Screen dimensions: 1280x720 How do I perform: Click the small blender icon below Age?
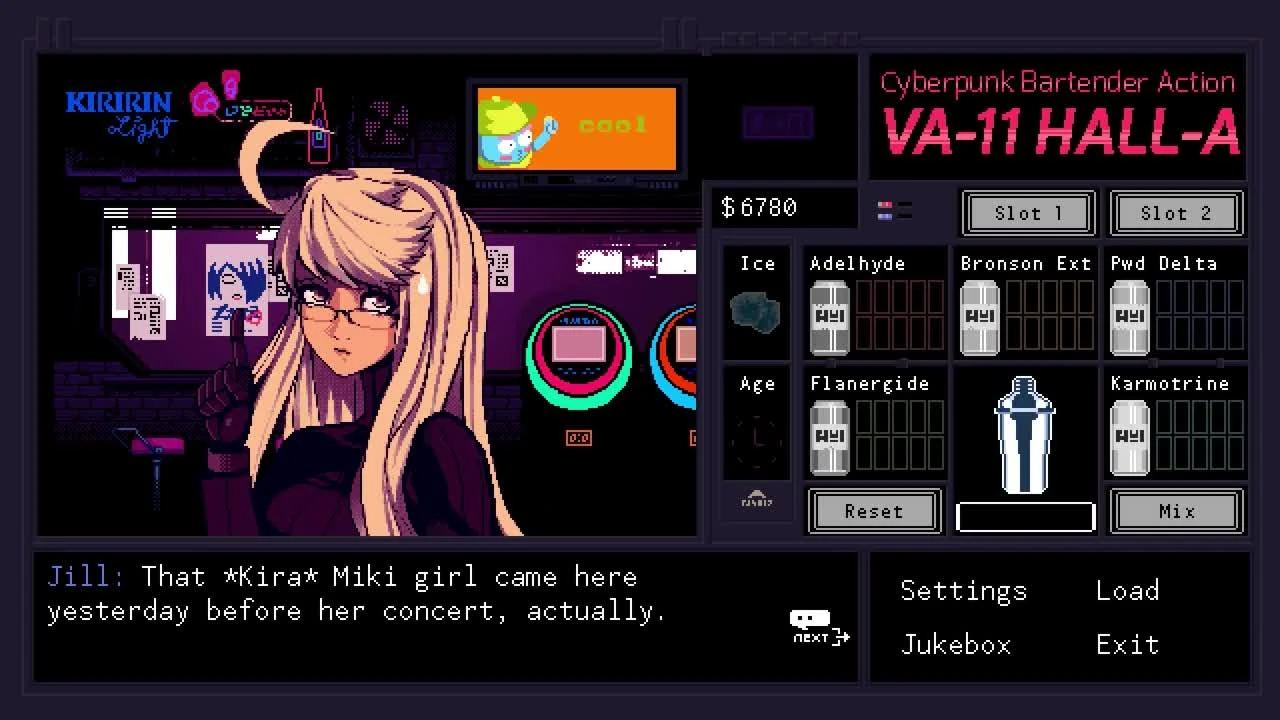click(757, 500)
